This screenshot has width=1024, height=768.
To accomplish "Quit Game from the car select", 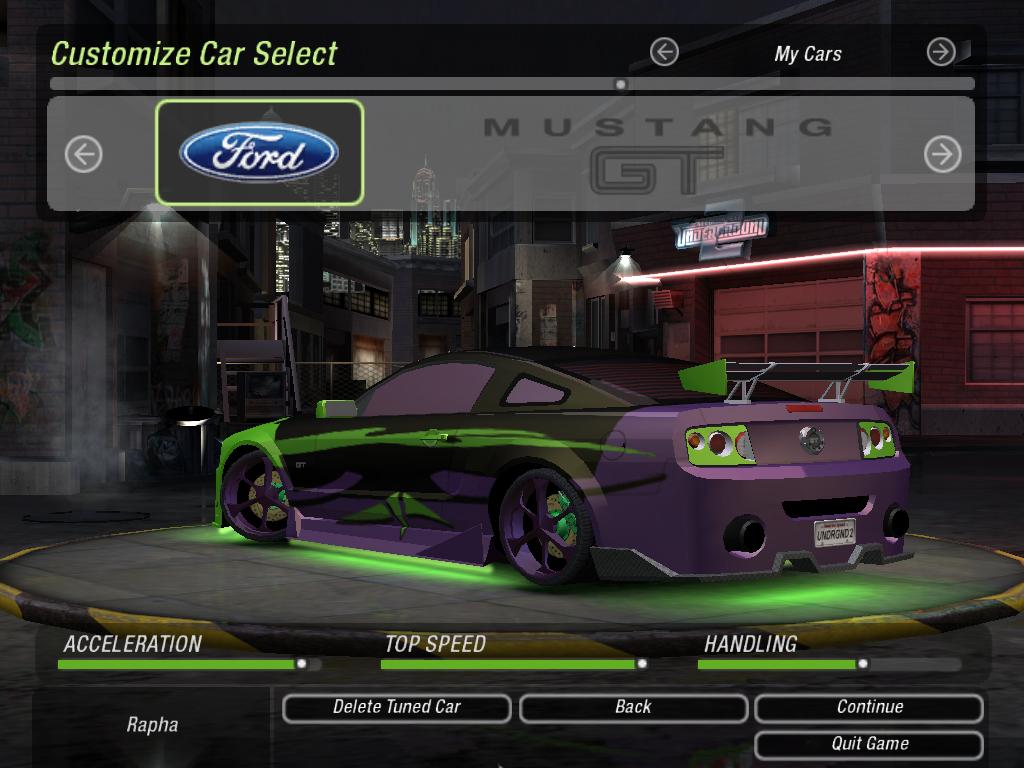I will click(869, 744).
